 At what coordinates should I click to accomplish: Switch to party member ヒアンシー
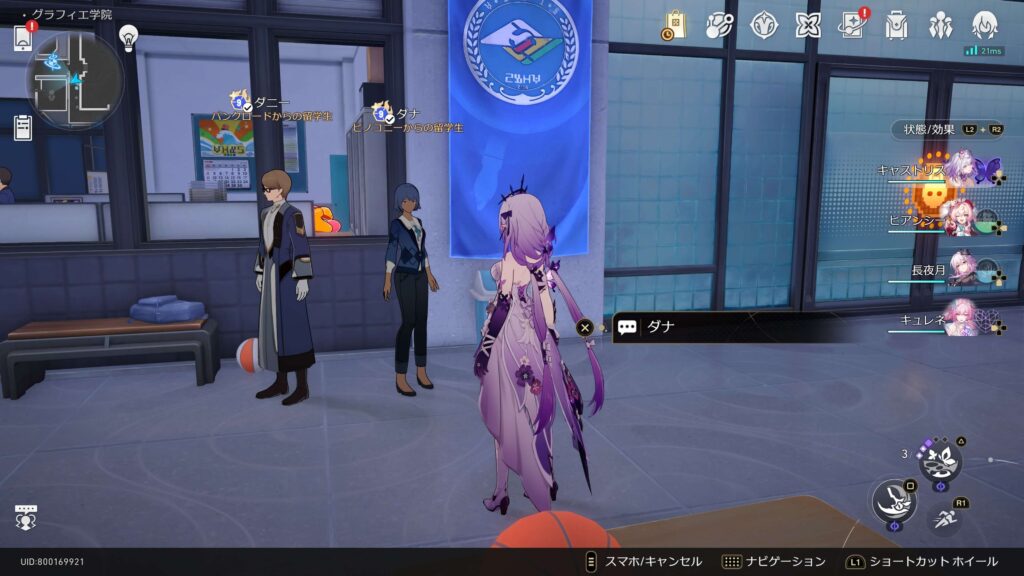(962, 219)
